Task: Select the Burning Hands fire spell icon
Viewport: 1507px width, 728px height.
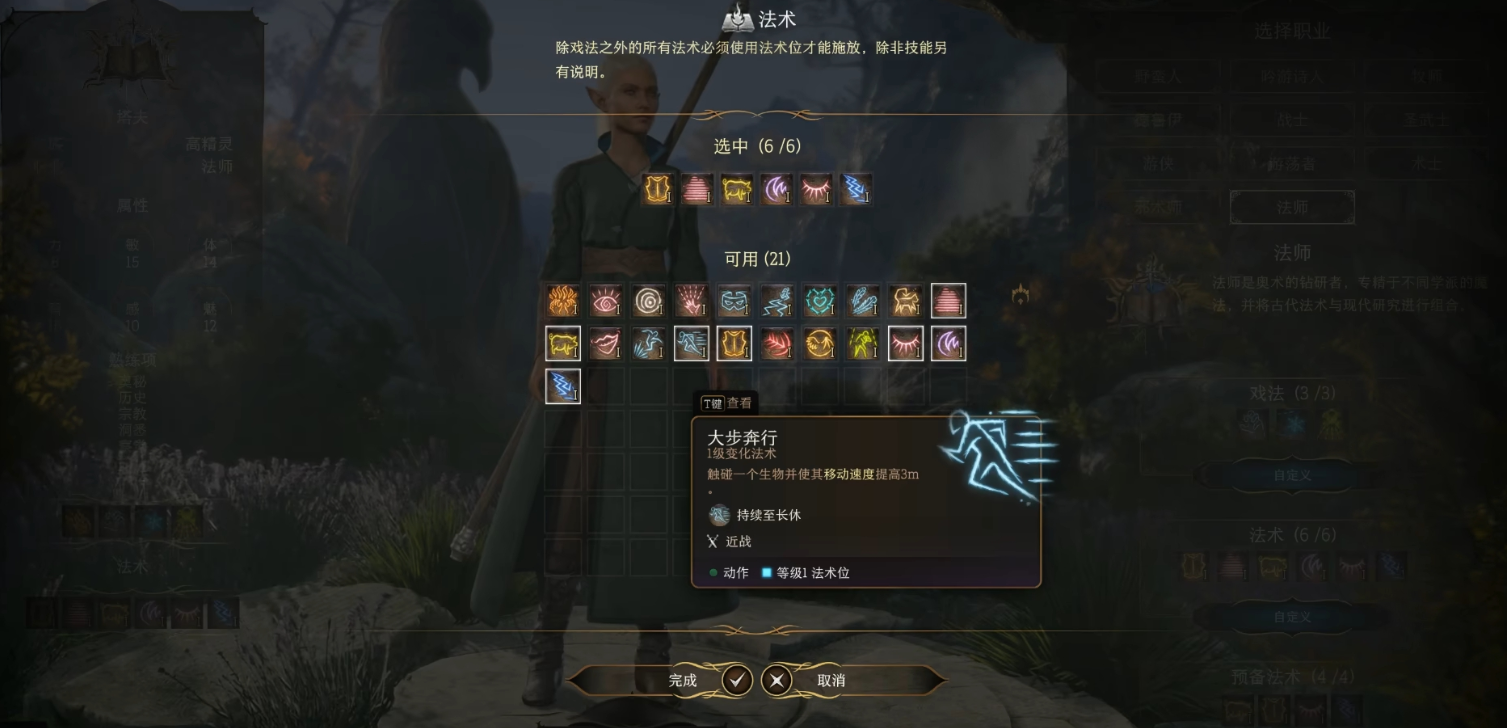Action: 562,300
